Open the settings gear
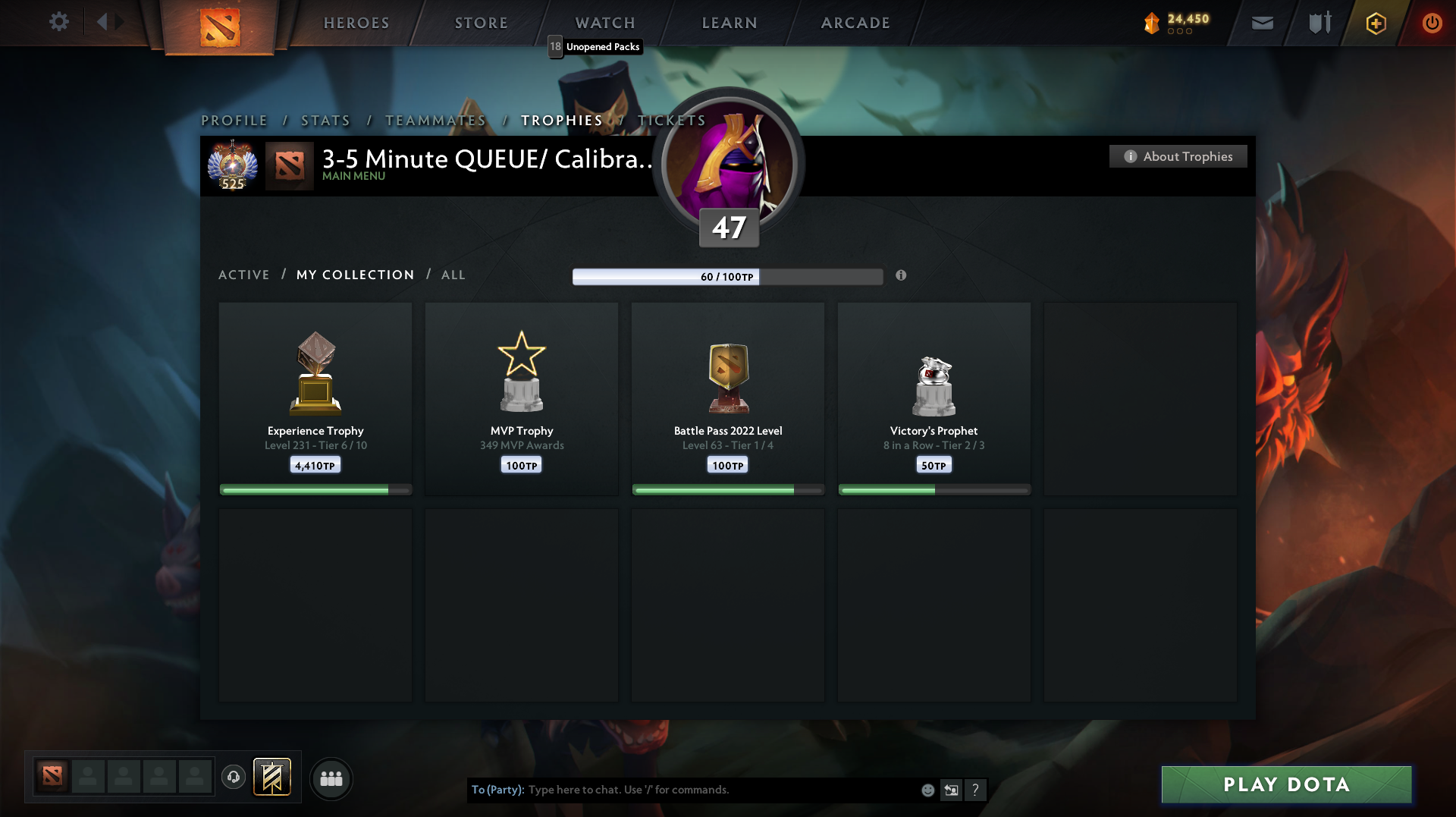 click(x=59, y=22)
